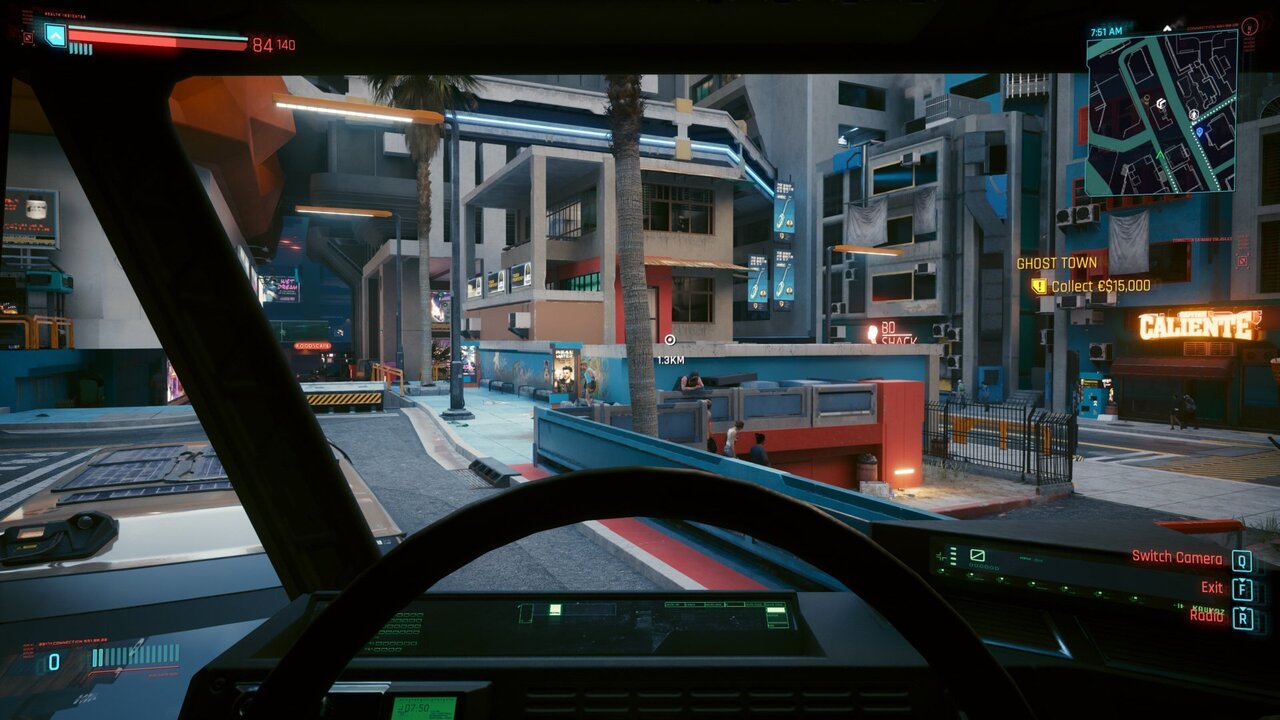Click the 7:51 AM clock label
This screenshot has width=1280, height=720.
[1107, 31]
